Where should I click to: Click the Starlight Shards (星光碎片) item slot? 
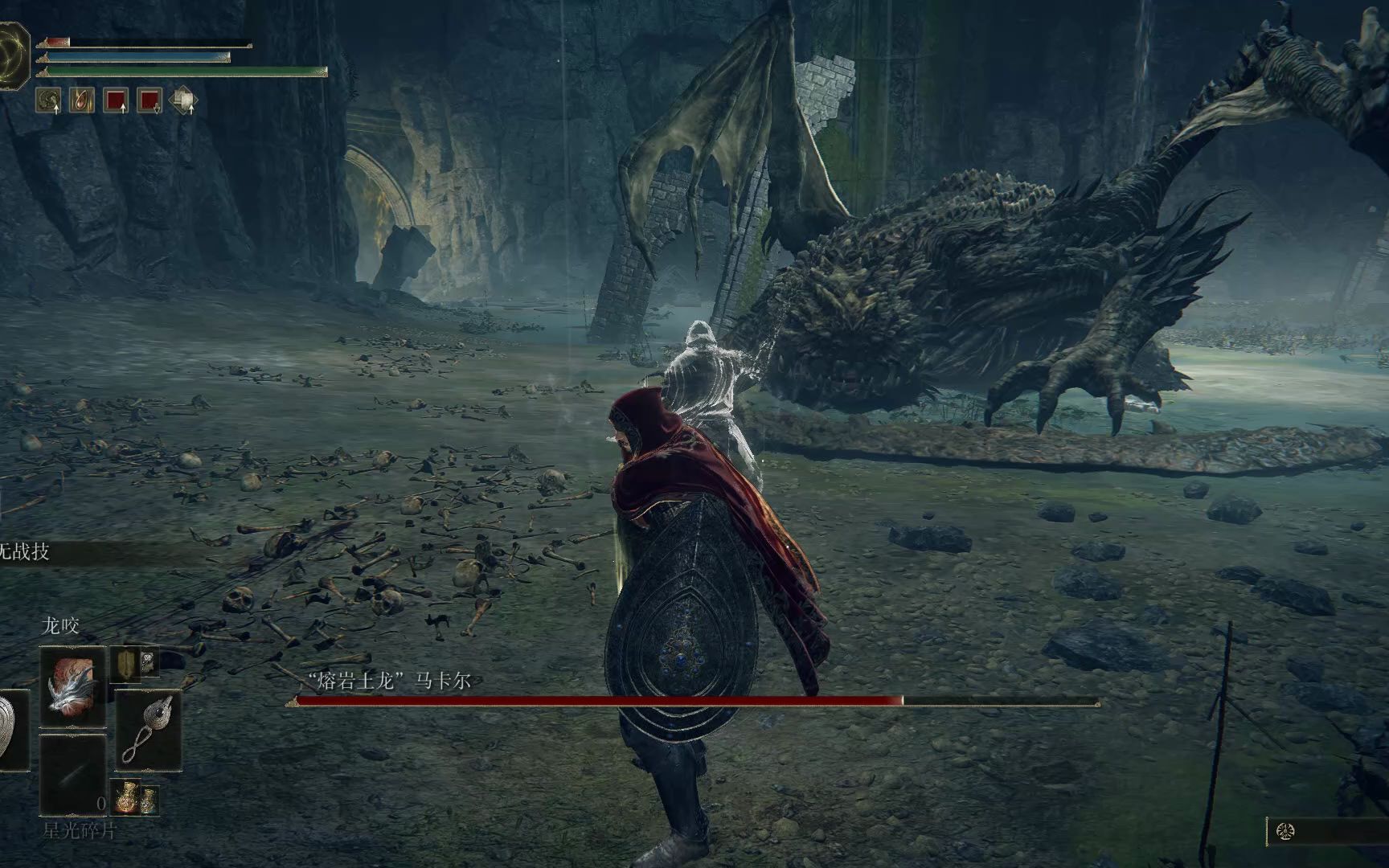73,774
